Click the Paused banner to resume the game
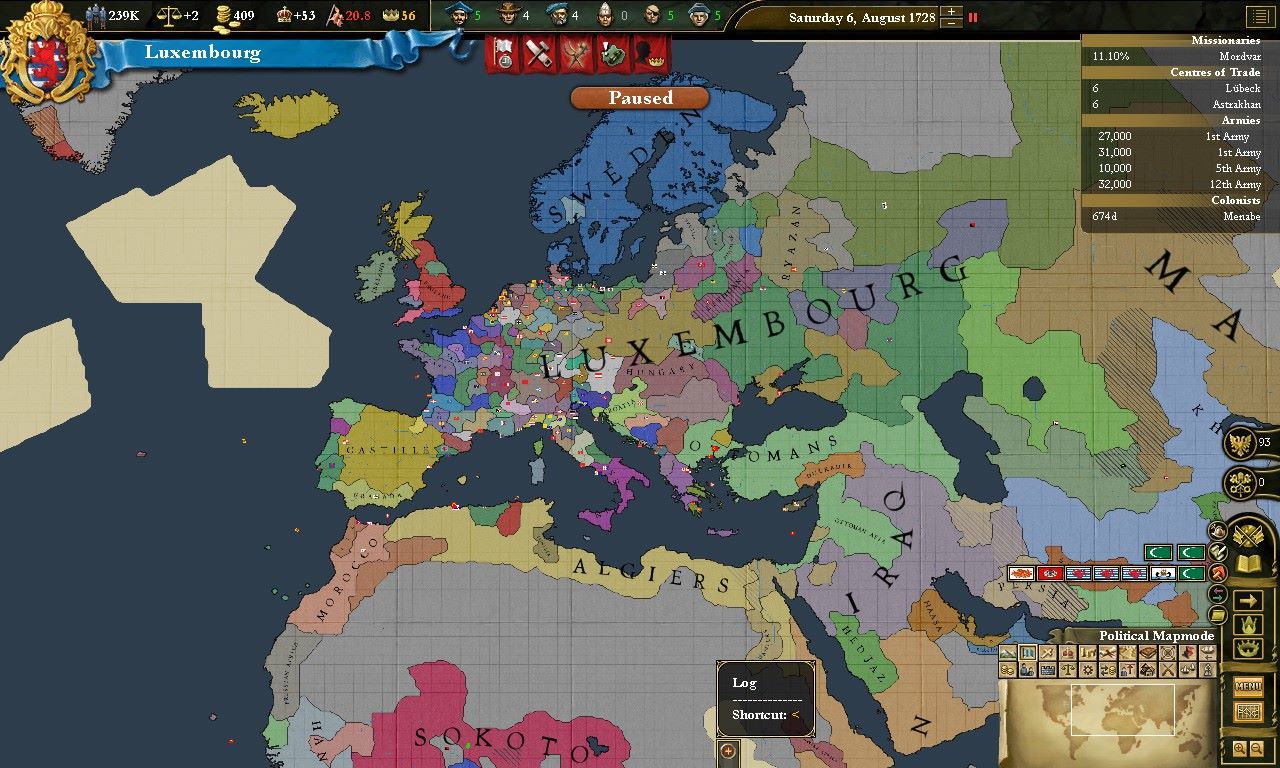 tap(639, 98)
